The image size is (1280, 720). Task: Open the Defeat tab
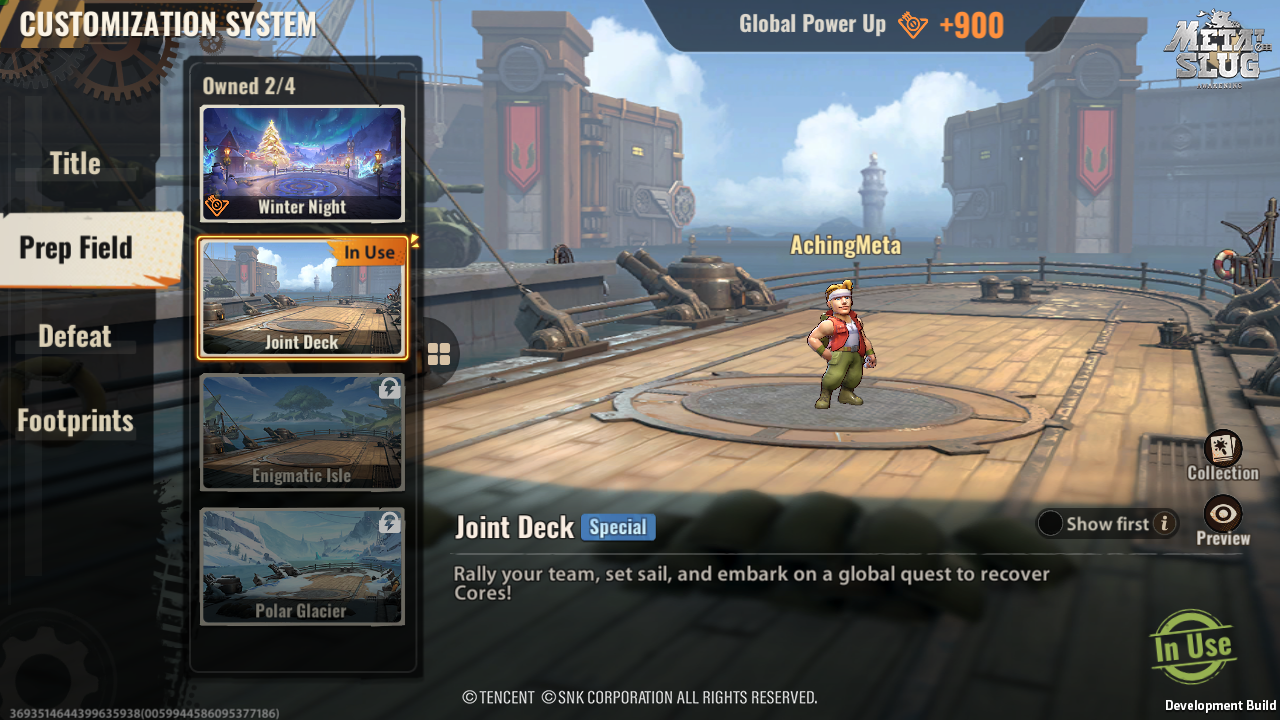74,335
